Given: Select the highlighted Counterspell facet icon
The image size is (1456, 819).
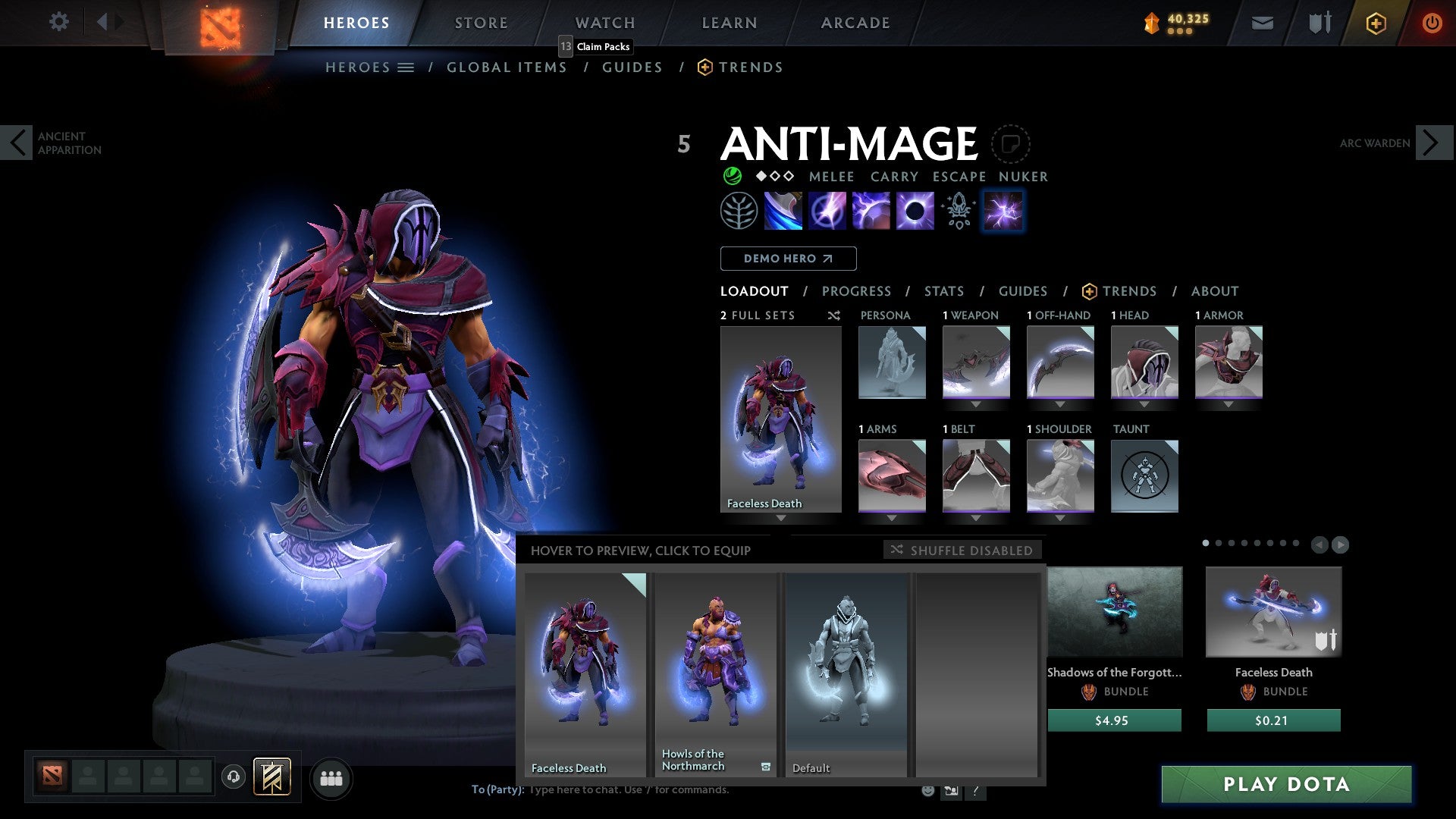Looking at the screenshot, I should point(1003,211).
